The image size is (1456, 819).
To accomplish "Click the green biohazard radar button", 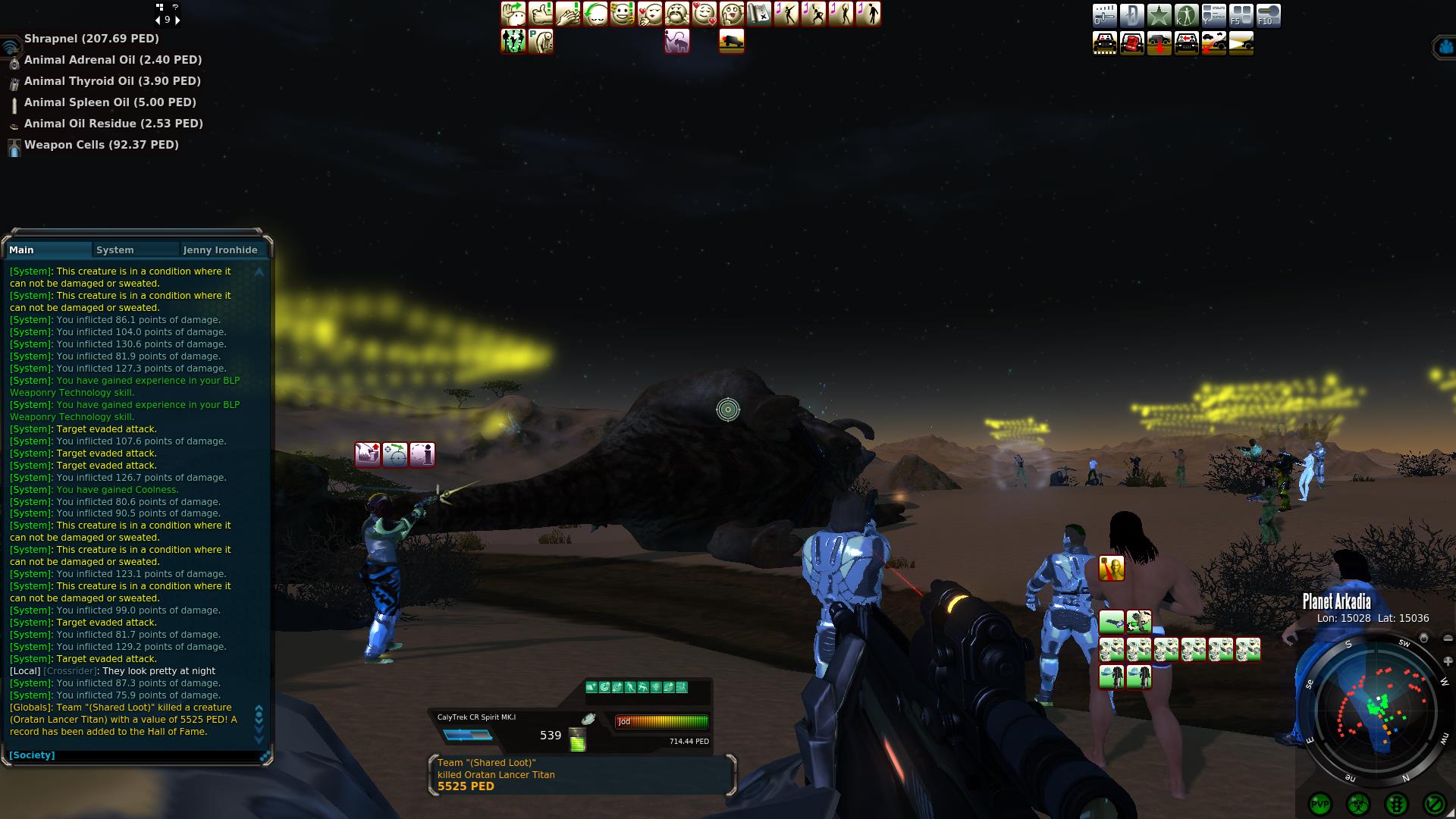I will (1357, 804).
